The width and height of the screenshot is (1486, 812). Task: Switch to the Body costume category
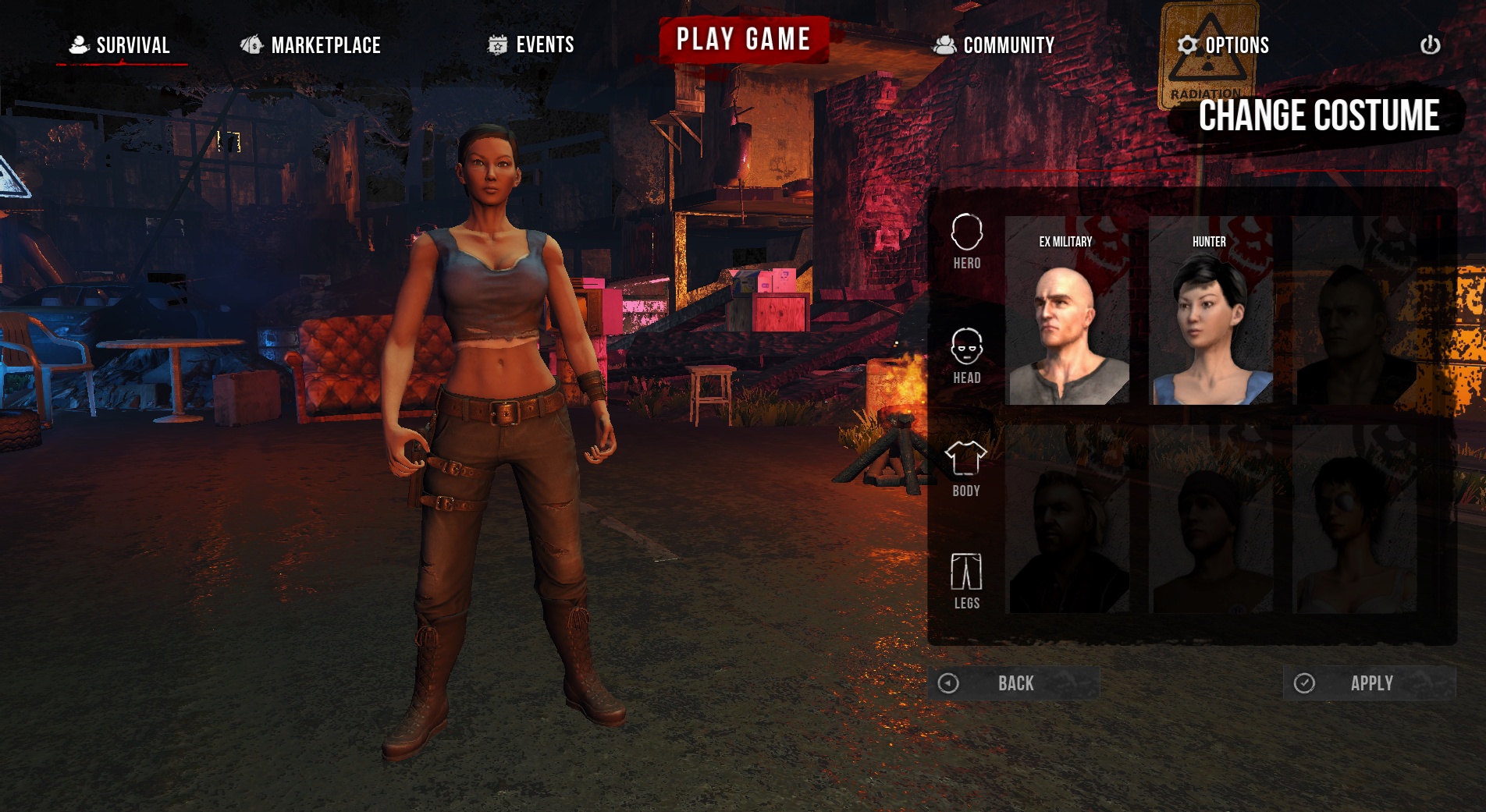(966, 469)
